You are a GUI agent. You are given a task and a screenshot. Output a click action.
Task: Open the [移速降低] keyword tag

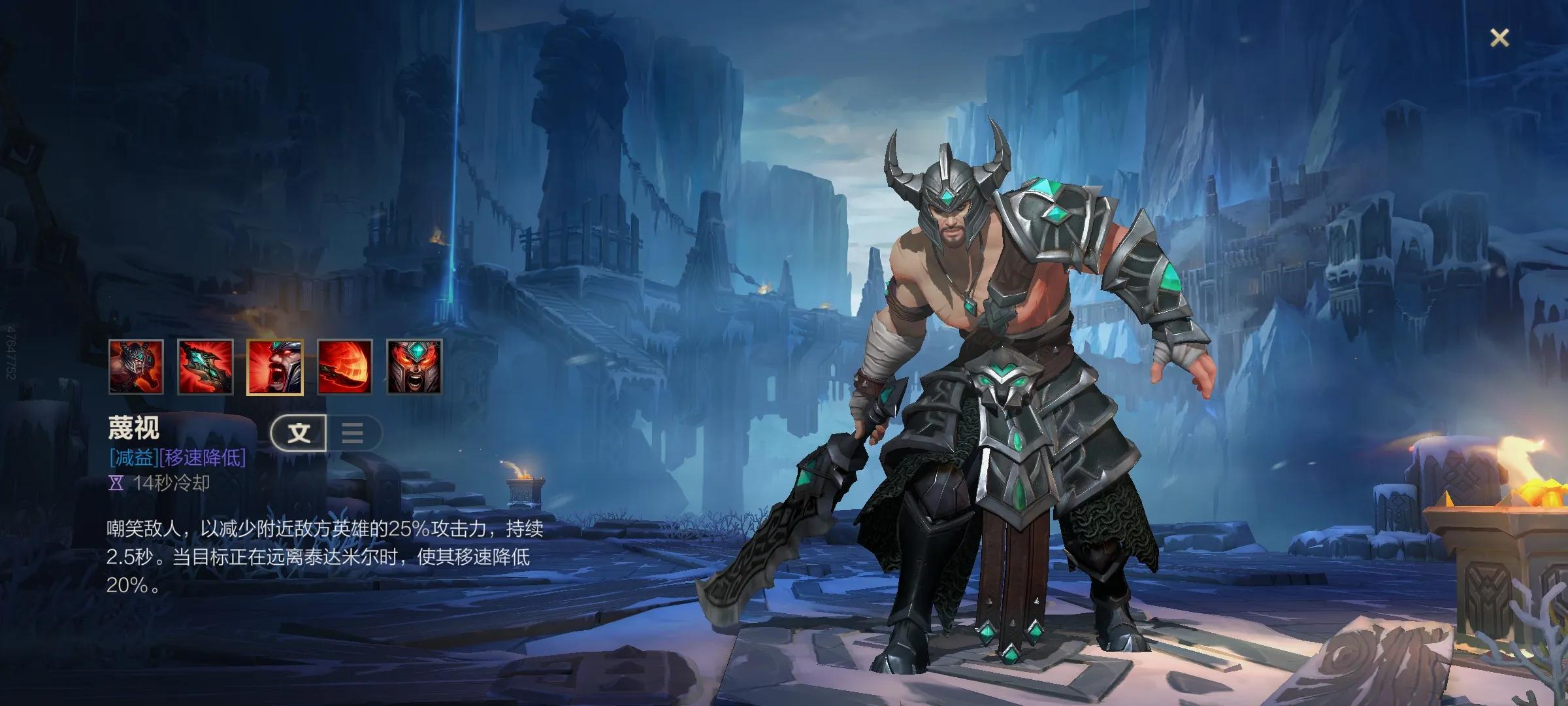[203, 458]
